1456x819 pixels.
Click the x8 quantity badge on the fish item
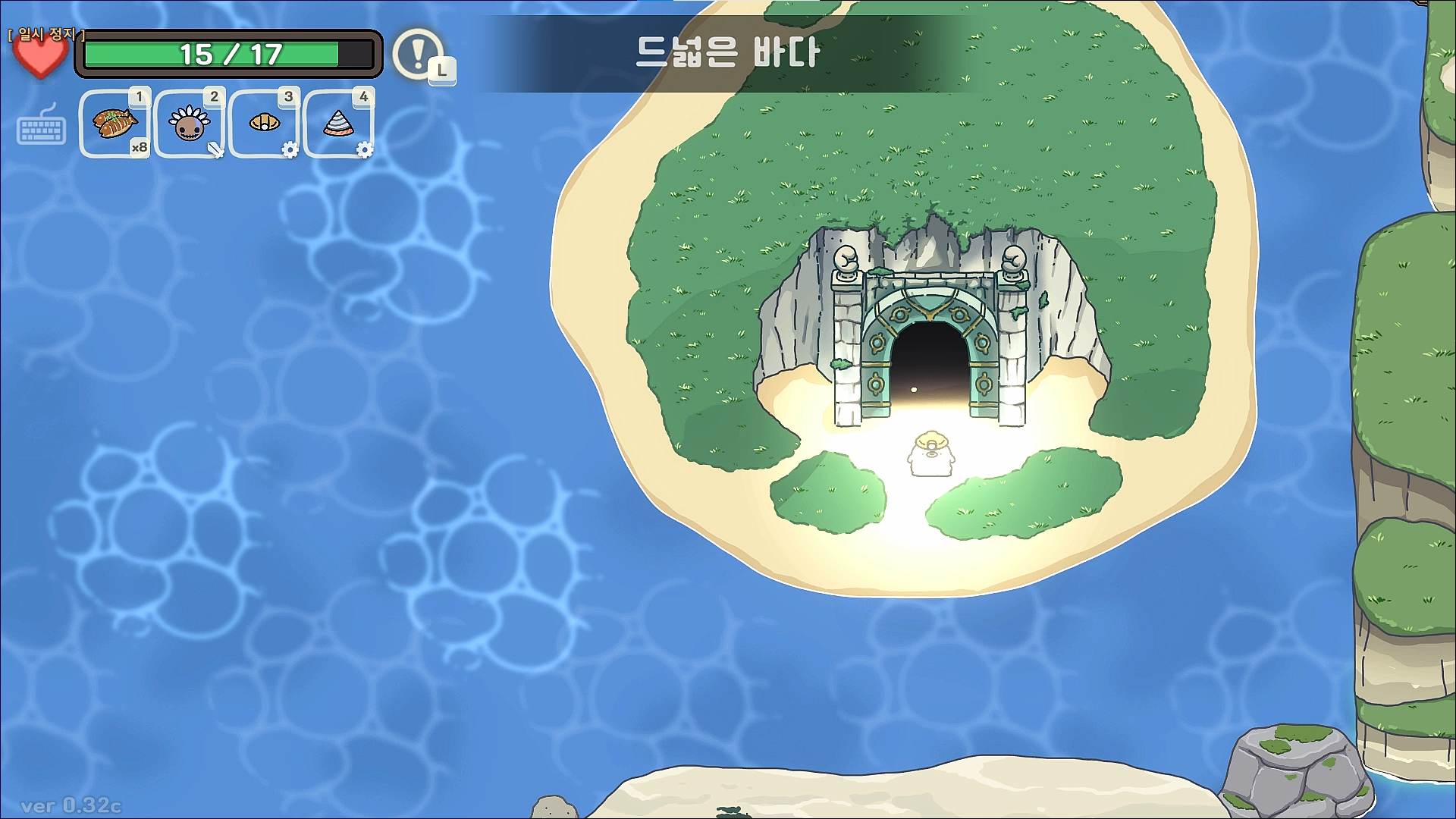(x=140, y=148)
